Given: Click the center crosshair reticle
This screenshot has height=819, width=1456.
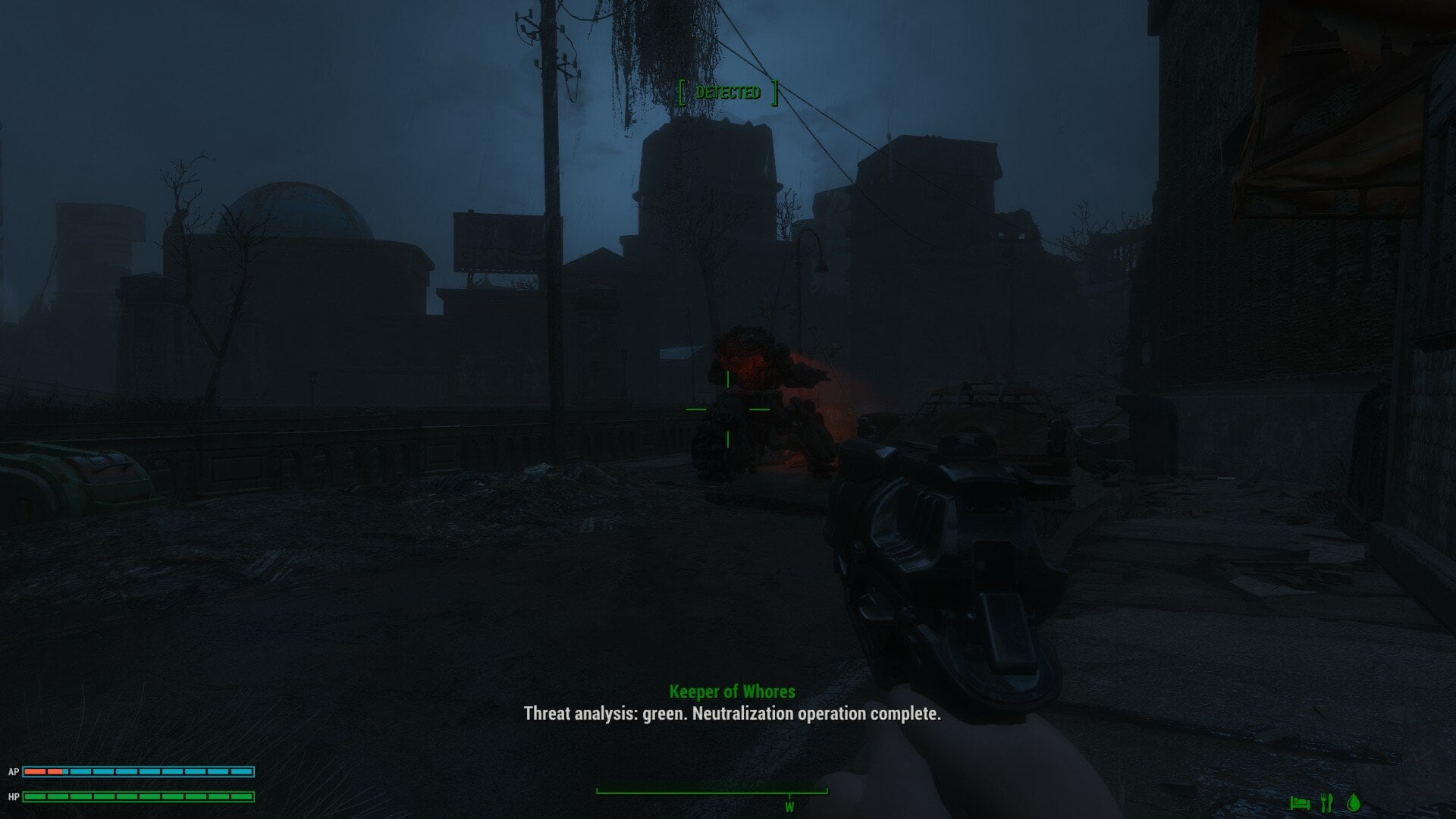Looking at the screenshot, I should [x=726, y=409].
